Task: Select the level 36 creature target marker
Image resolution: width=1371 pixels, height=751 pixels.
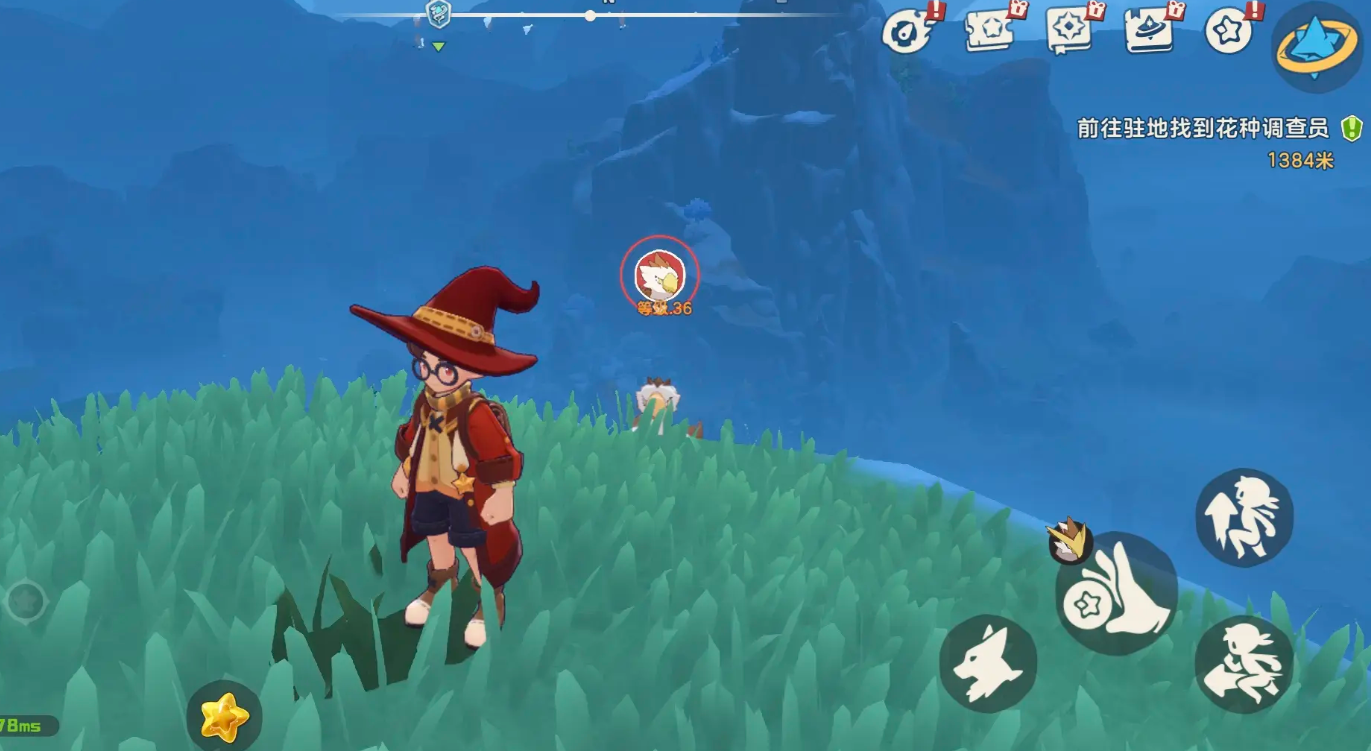Action: 659,274
